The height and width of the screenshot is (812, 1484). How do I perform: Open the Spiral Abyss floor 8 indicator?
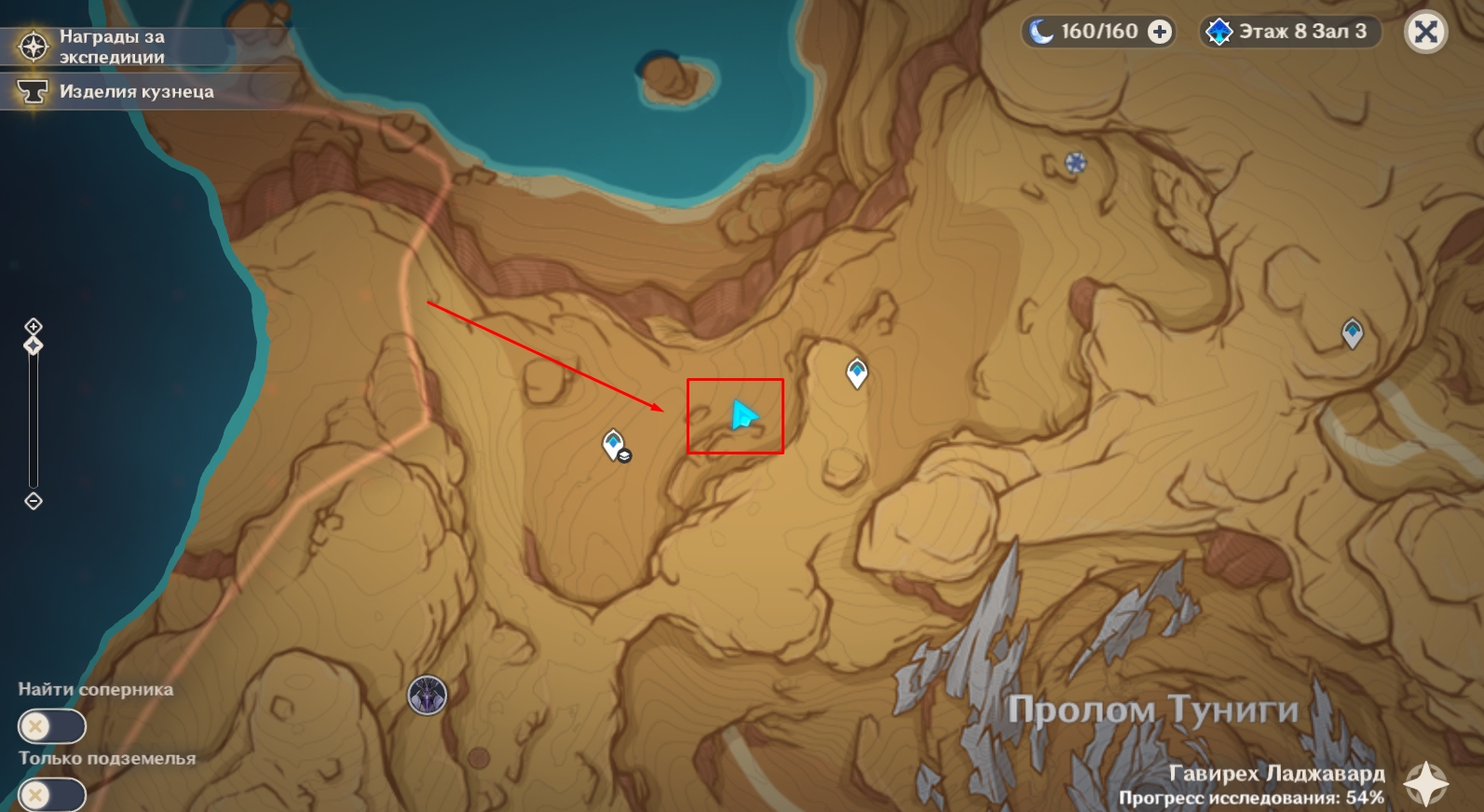(1288, 33)
